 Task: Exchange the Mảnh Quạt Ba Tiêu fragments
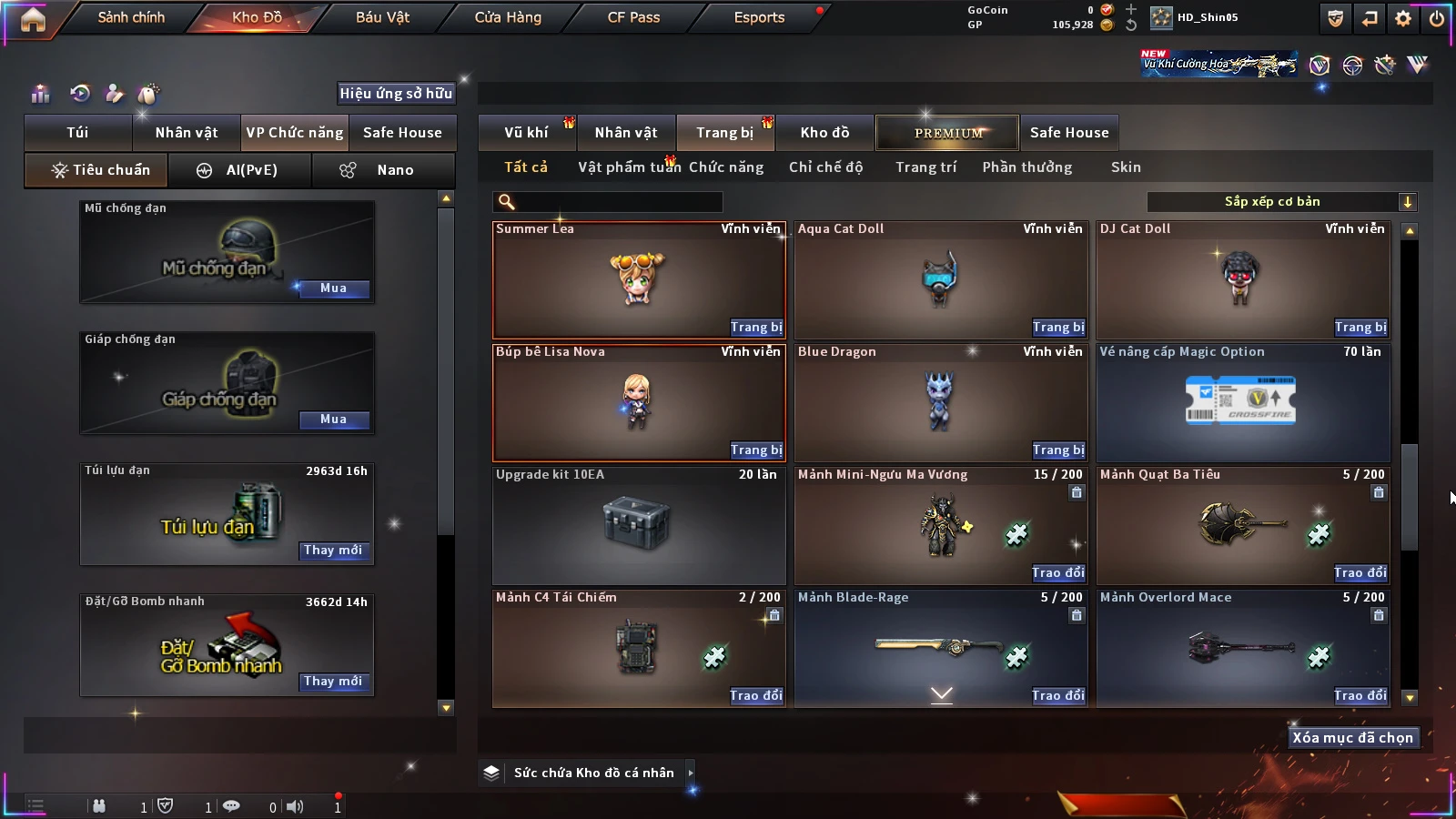1360,573
